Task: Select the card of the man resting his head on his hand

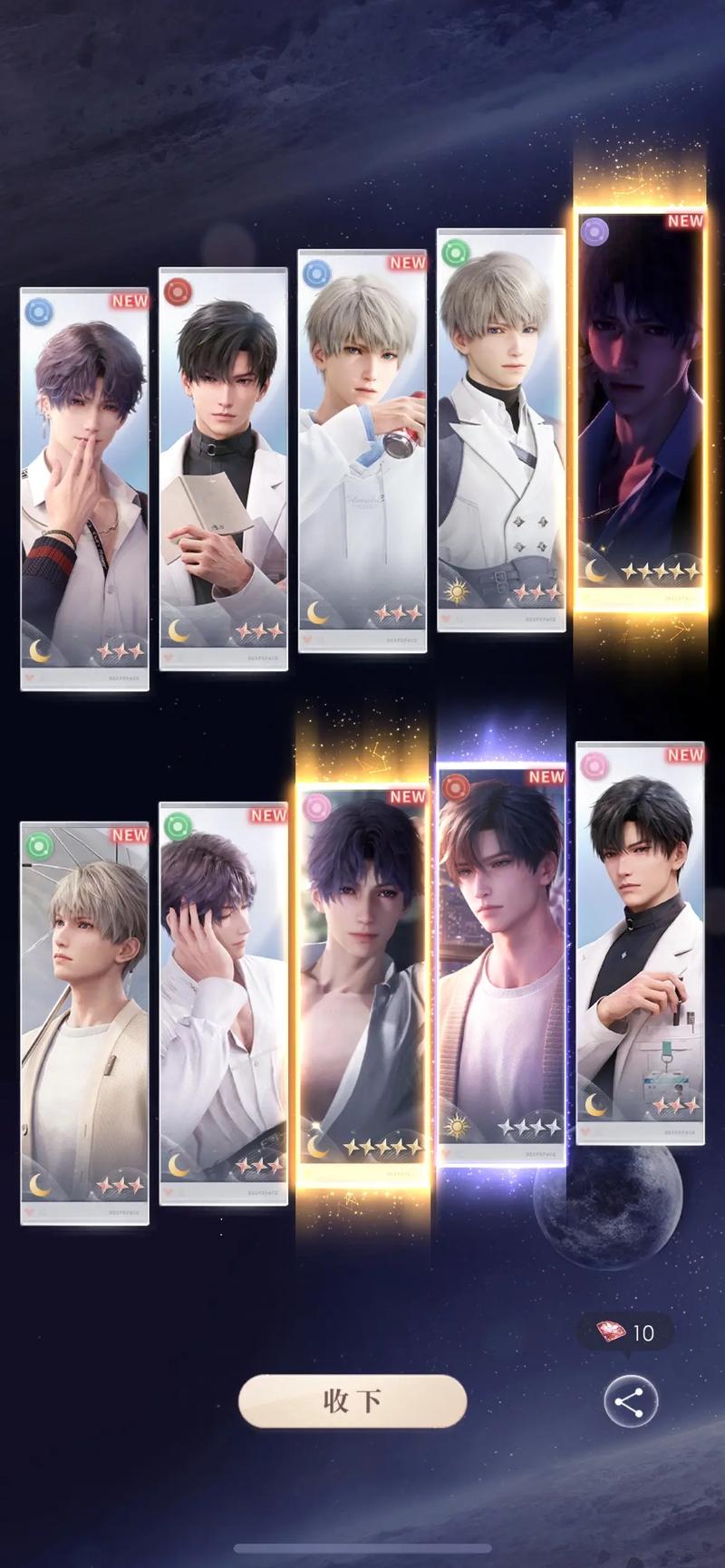Action: [223, 1003]
